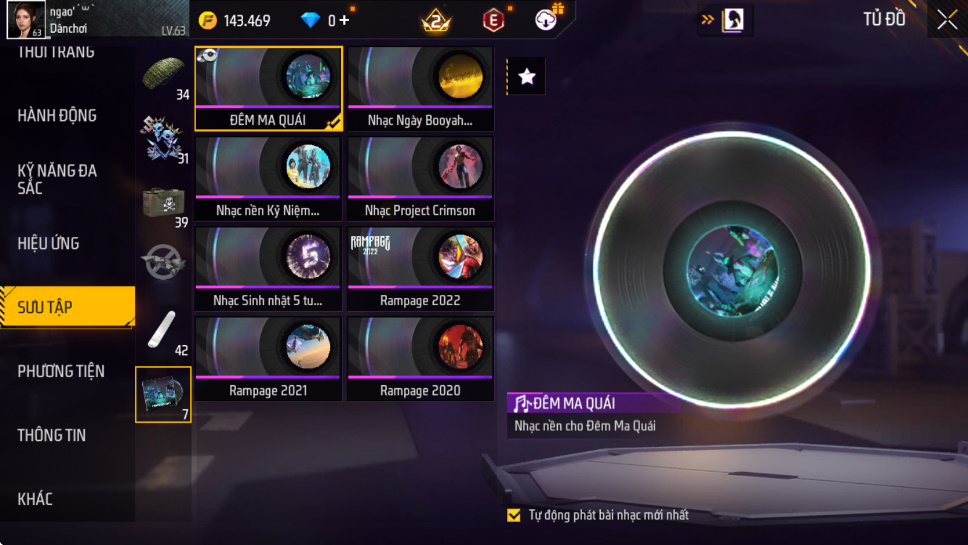Add diamonds using the plus button
This screenshot has width=968, height=545.
click(x=345, y=20)
